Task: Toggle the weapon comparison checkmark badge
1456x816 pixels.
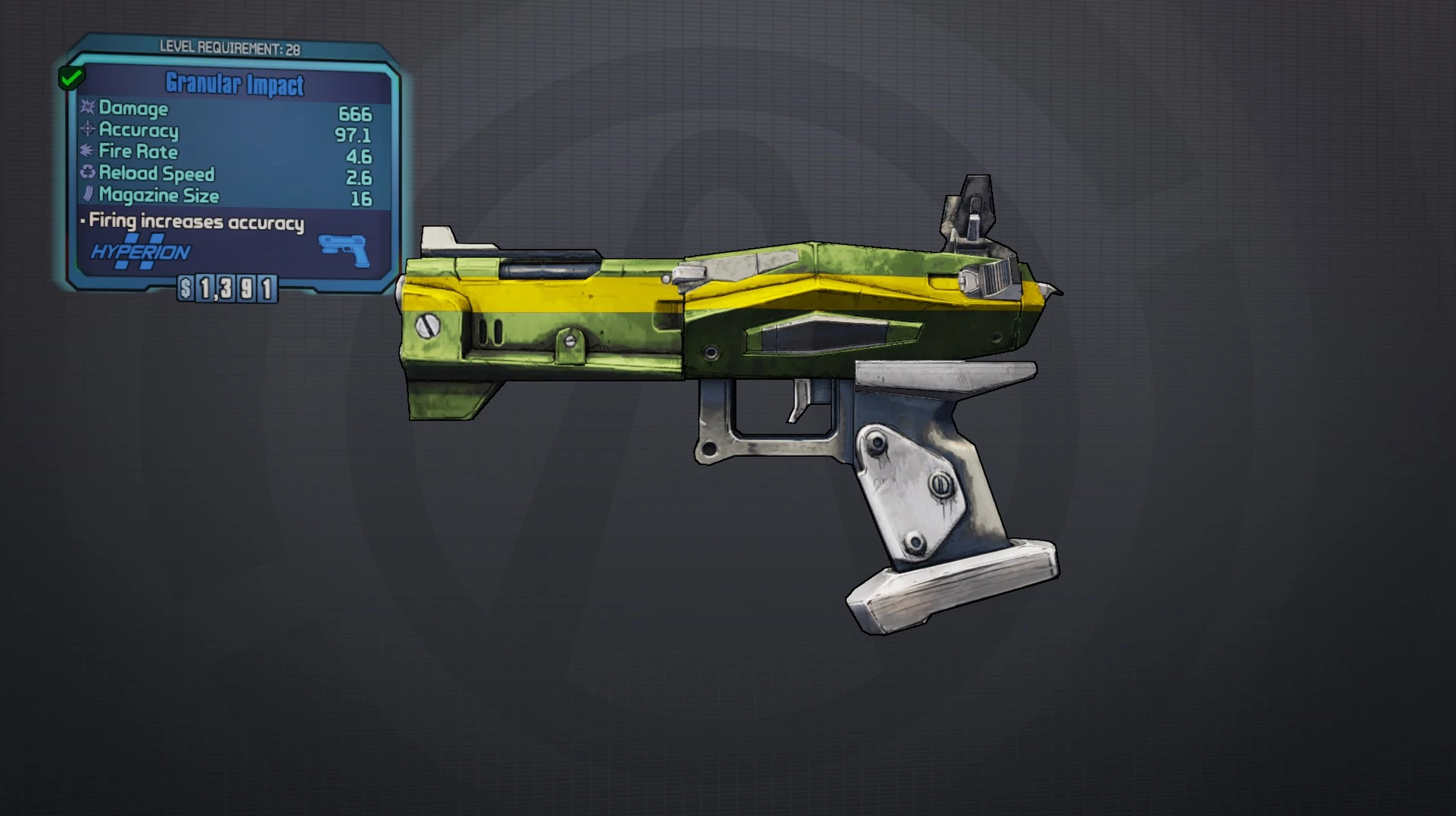Action: pos(71,76)
